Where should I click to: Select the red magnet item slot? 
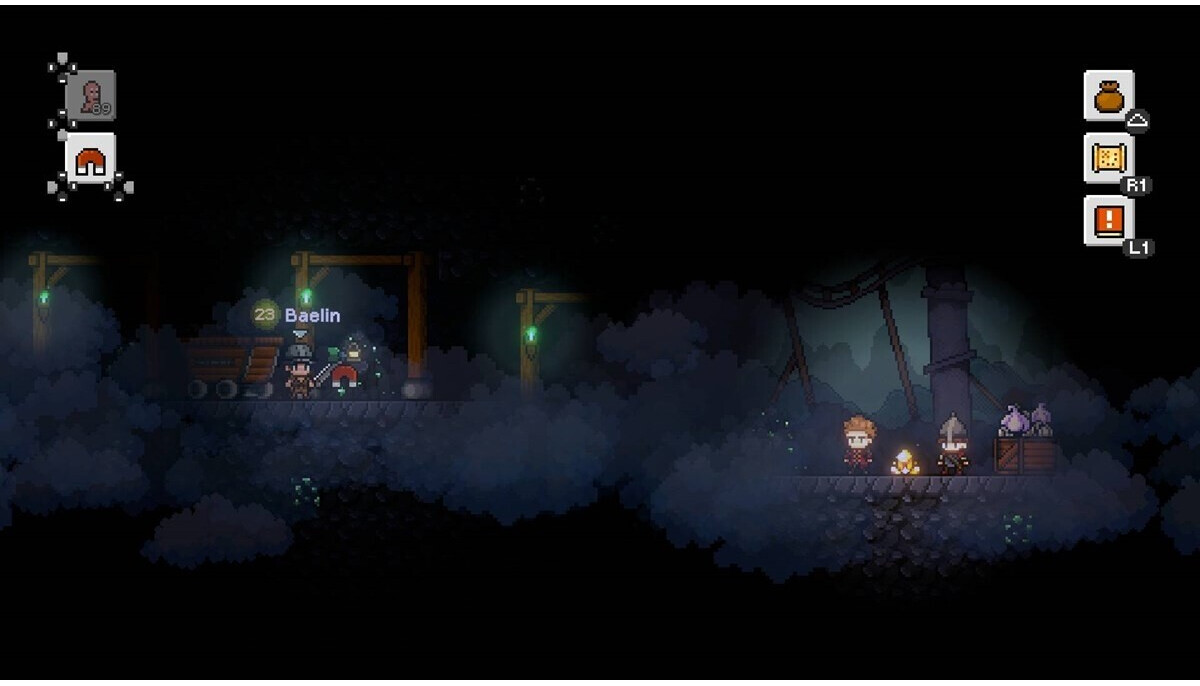[90, 160]
